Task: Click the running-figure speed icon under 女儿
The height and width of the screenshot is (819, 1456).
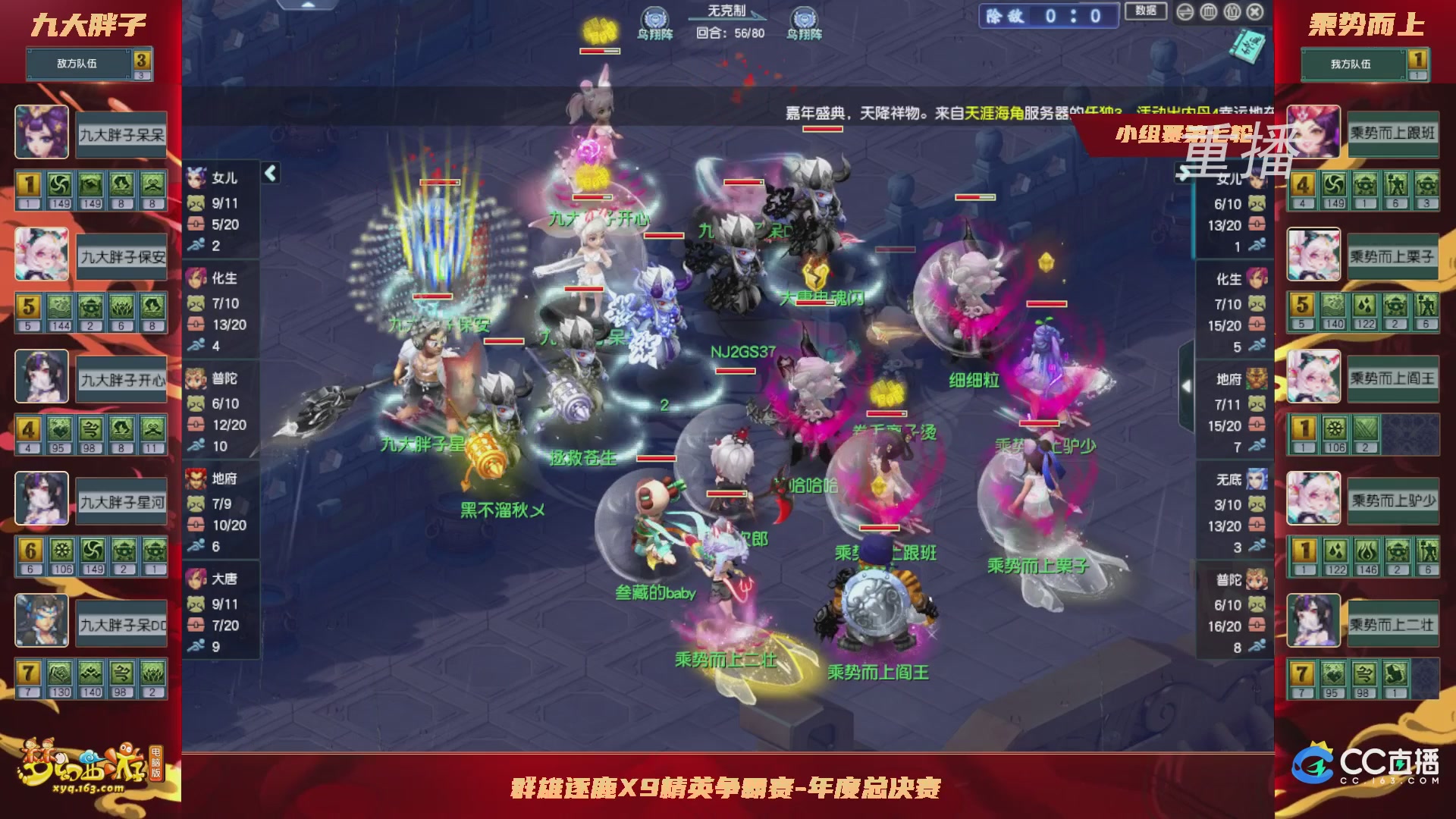Action: pos(196,246)
